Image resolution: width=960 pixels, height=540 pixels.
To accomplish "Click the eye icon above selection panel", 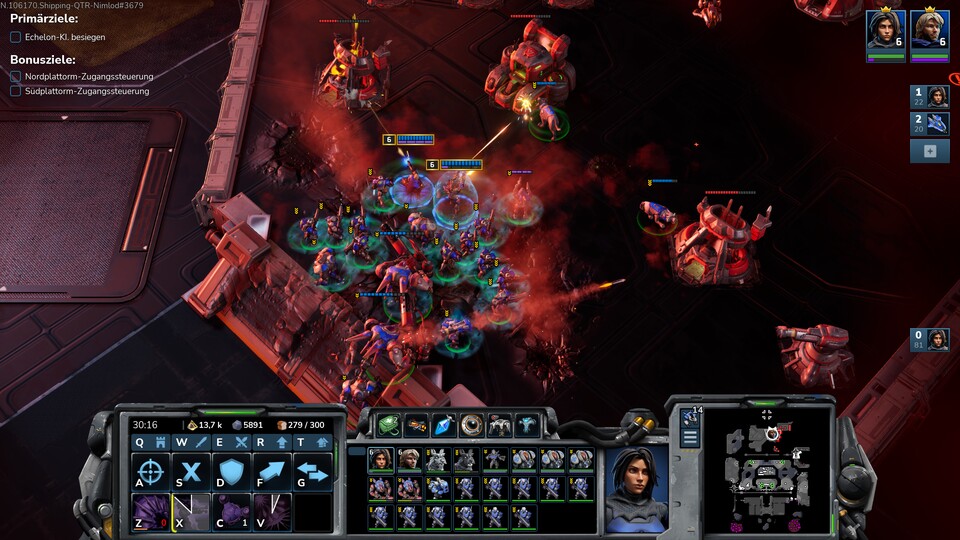I will (471, 425).
